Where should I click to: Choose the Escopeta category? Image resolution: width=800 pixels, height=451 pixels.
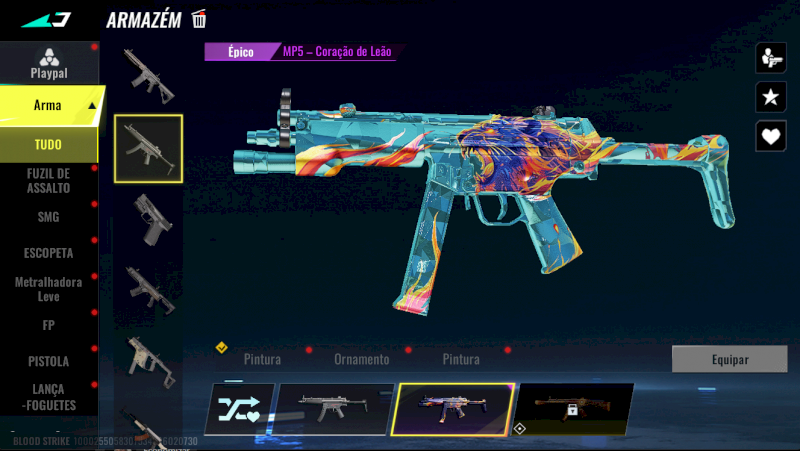(x=48, y=253)
